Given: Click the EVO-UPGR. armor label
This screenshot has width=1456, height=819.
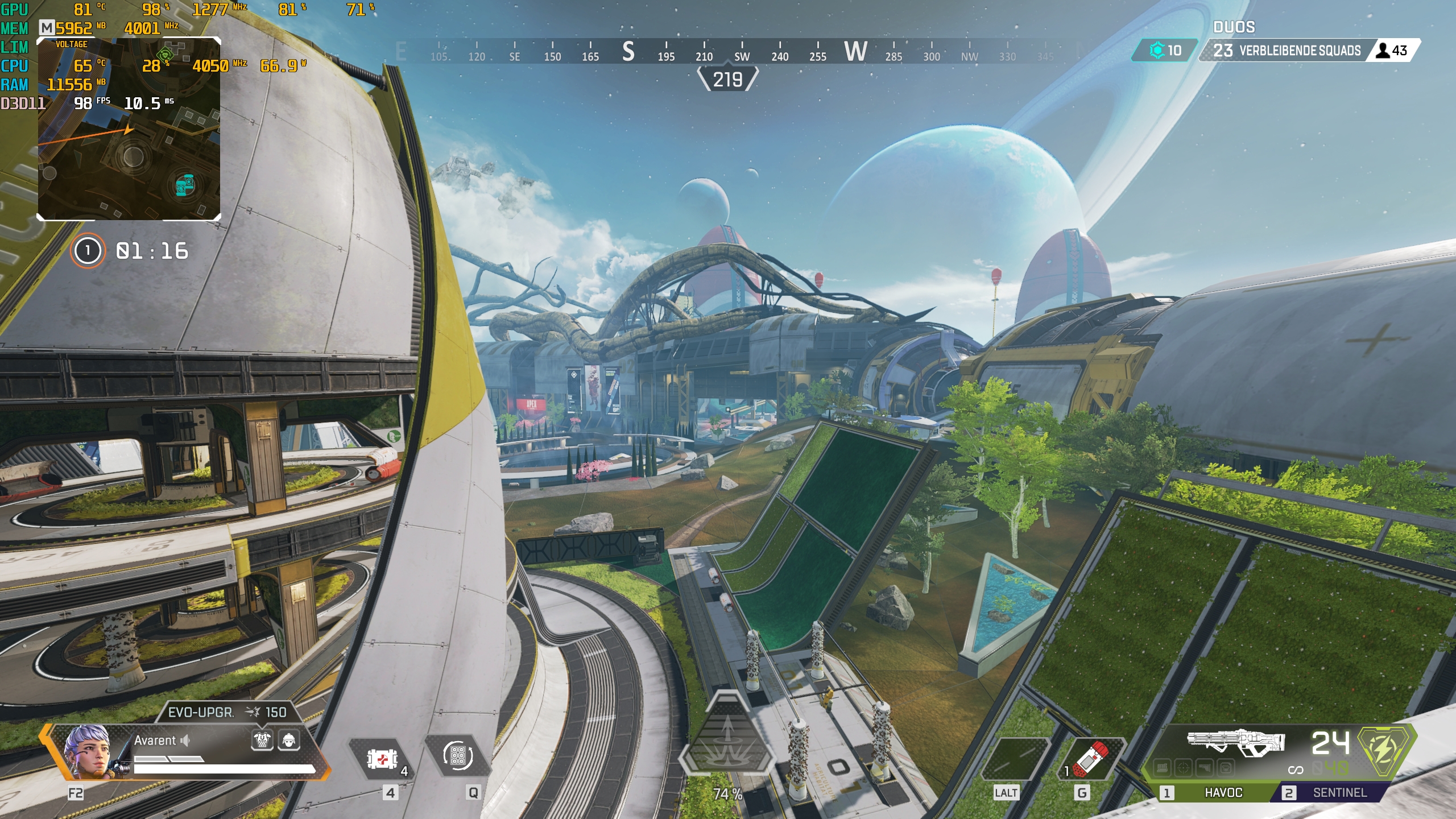Looking at the screenshot, I should 201,712.
